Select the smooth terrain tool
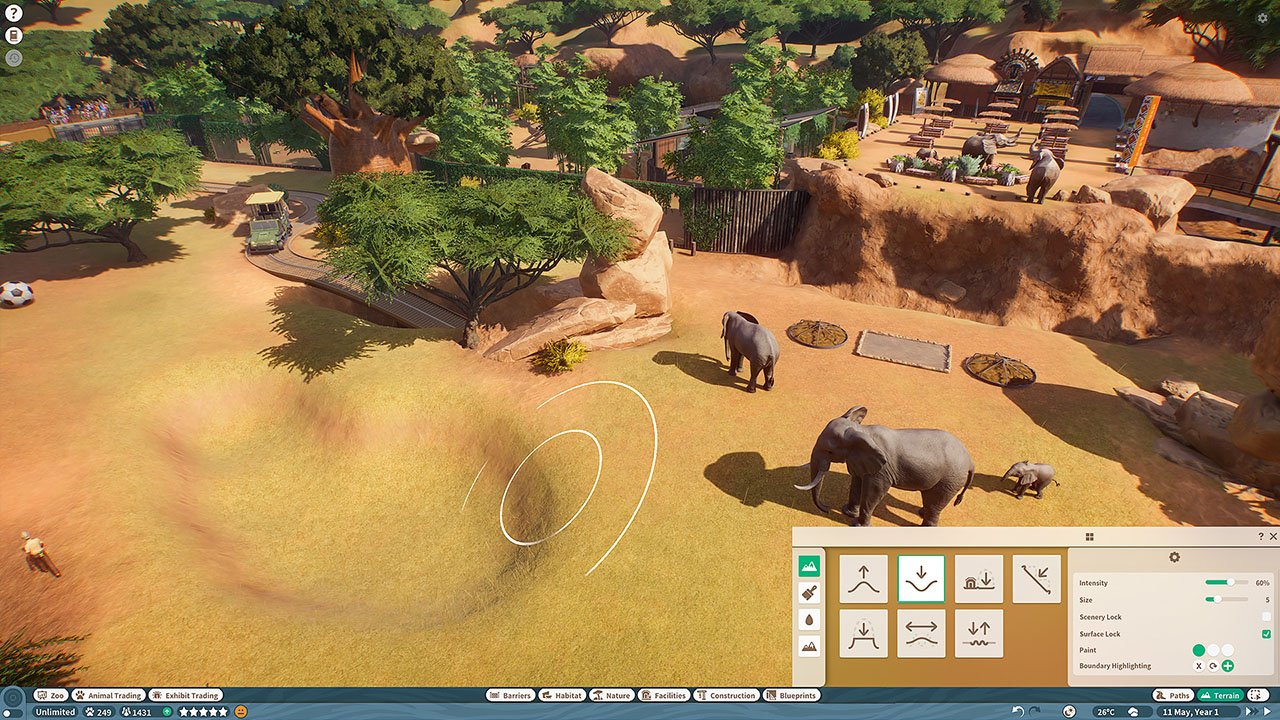This screenshot has width=1280, height=720. 921,633
